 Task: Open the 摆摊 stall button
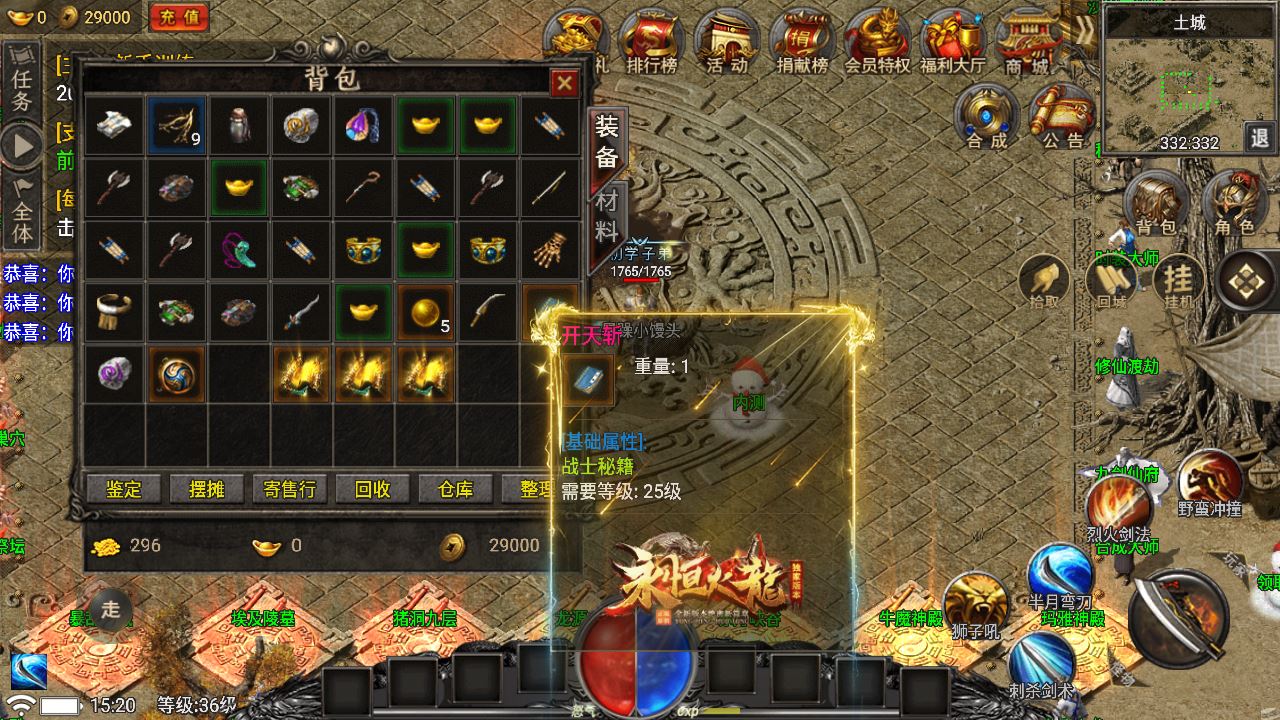206,489
